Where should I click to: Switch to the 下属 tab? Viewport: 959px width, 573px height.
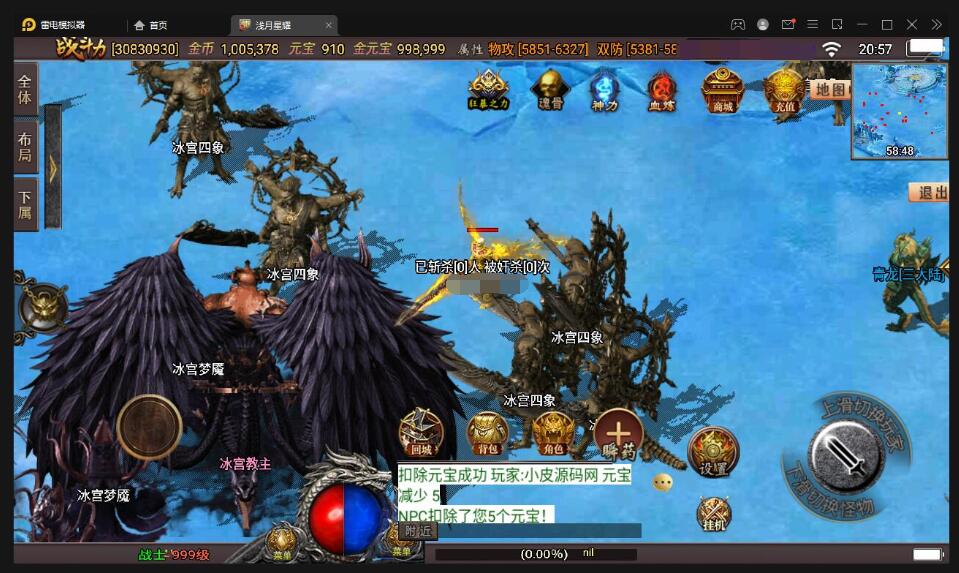[25, 204]
